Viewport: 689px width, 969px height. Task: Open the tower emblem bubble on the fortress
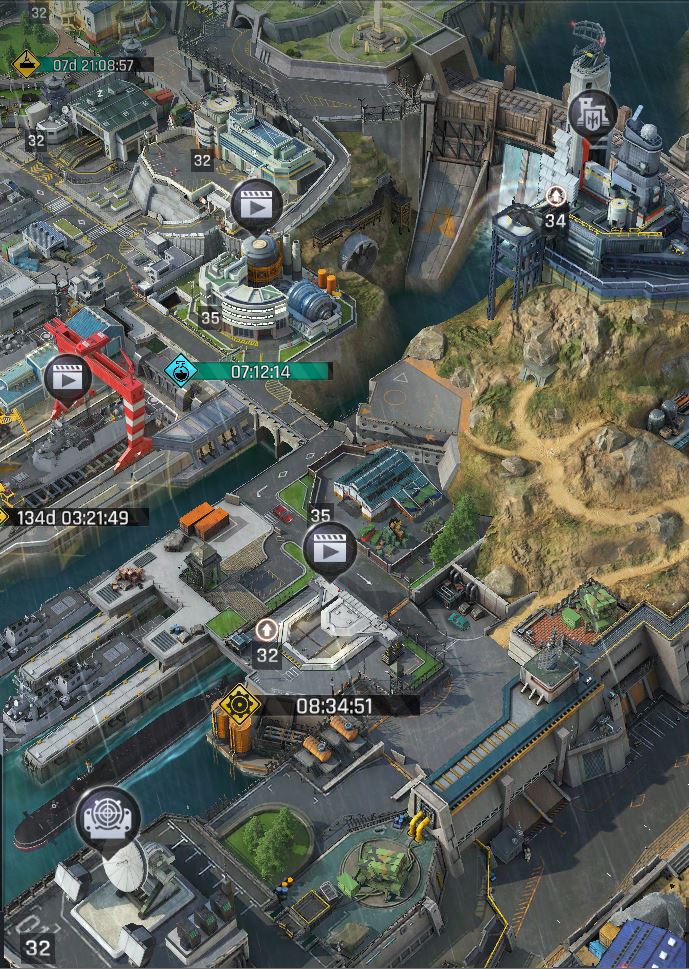tap(592, 113)
